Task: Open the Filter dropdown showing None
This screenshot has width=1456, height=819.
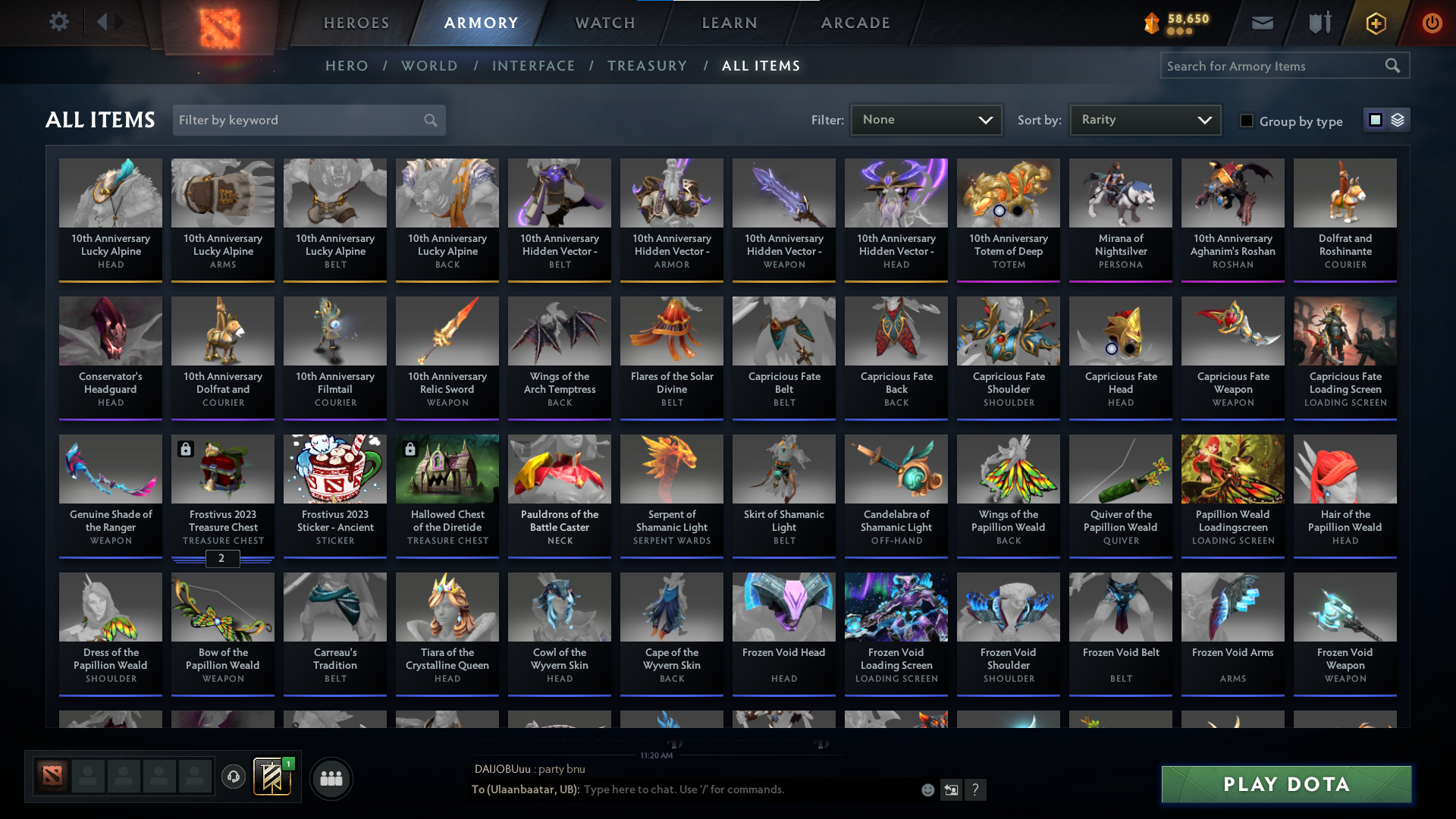Action: click(926, 119)
